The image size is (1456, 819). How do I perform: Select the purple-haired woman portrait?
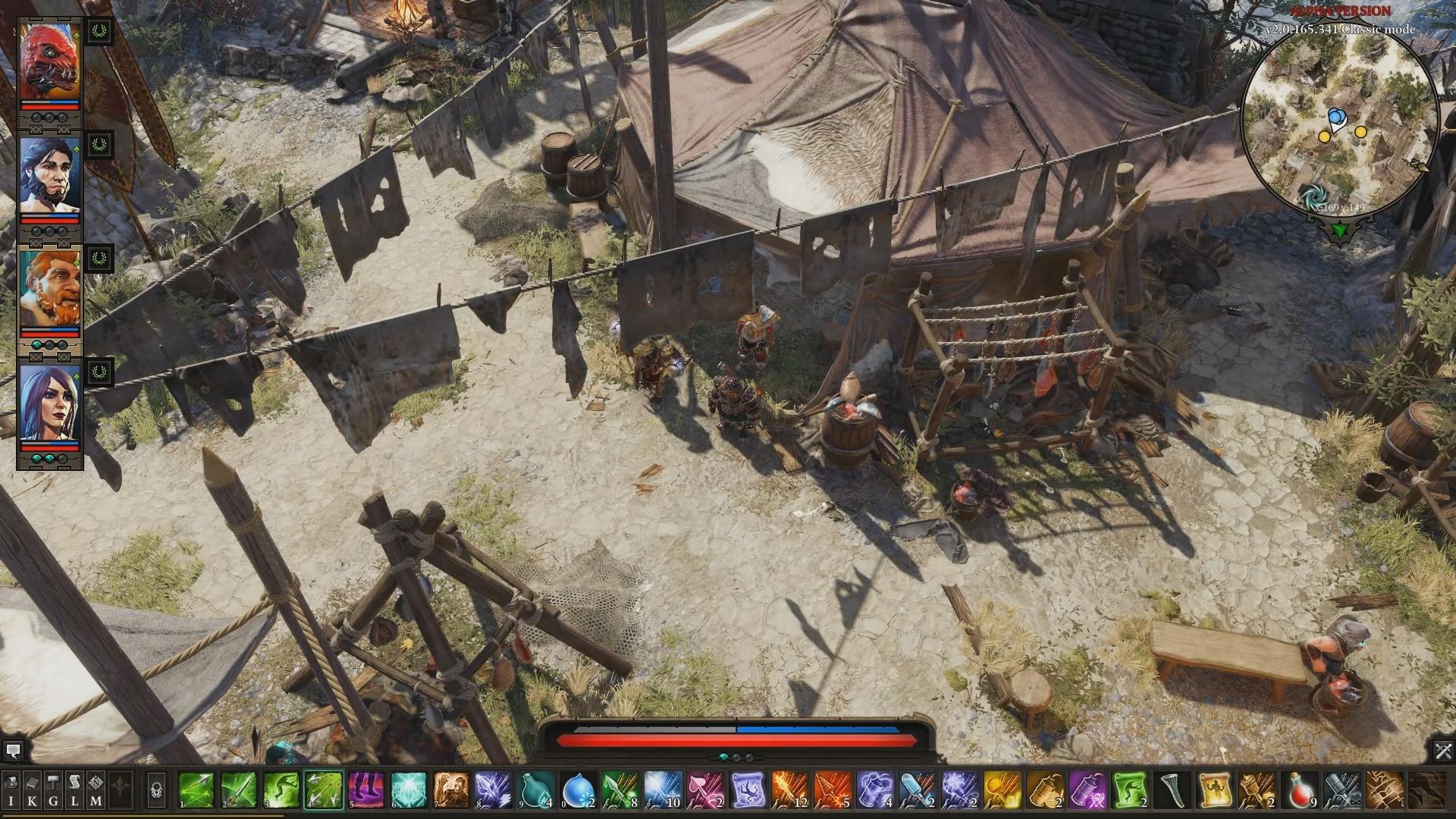49,401
